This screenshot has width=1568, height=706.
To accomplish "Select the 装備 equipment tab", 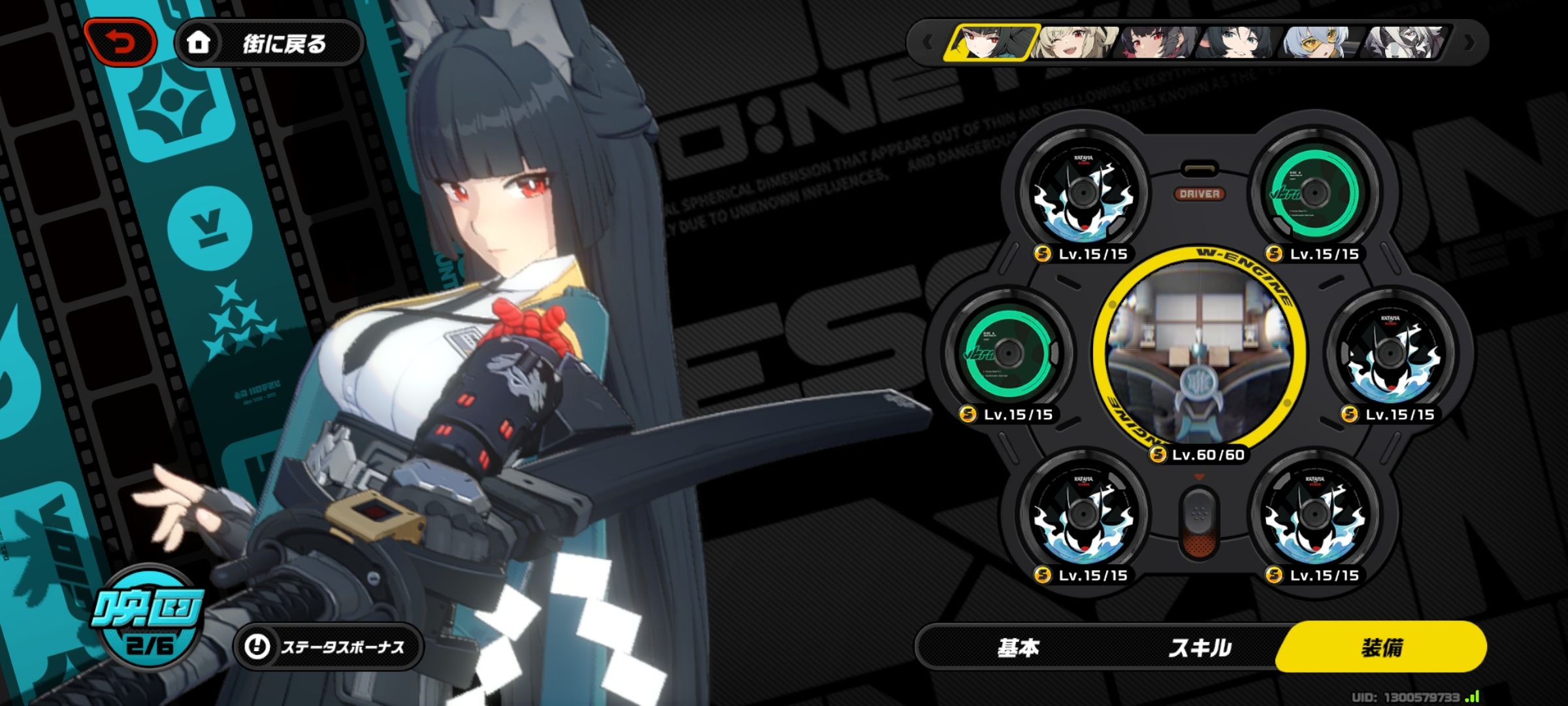I will pyautogui.click(x=1381, y=648).
